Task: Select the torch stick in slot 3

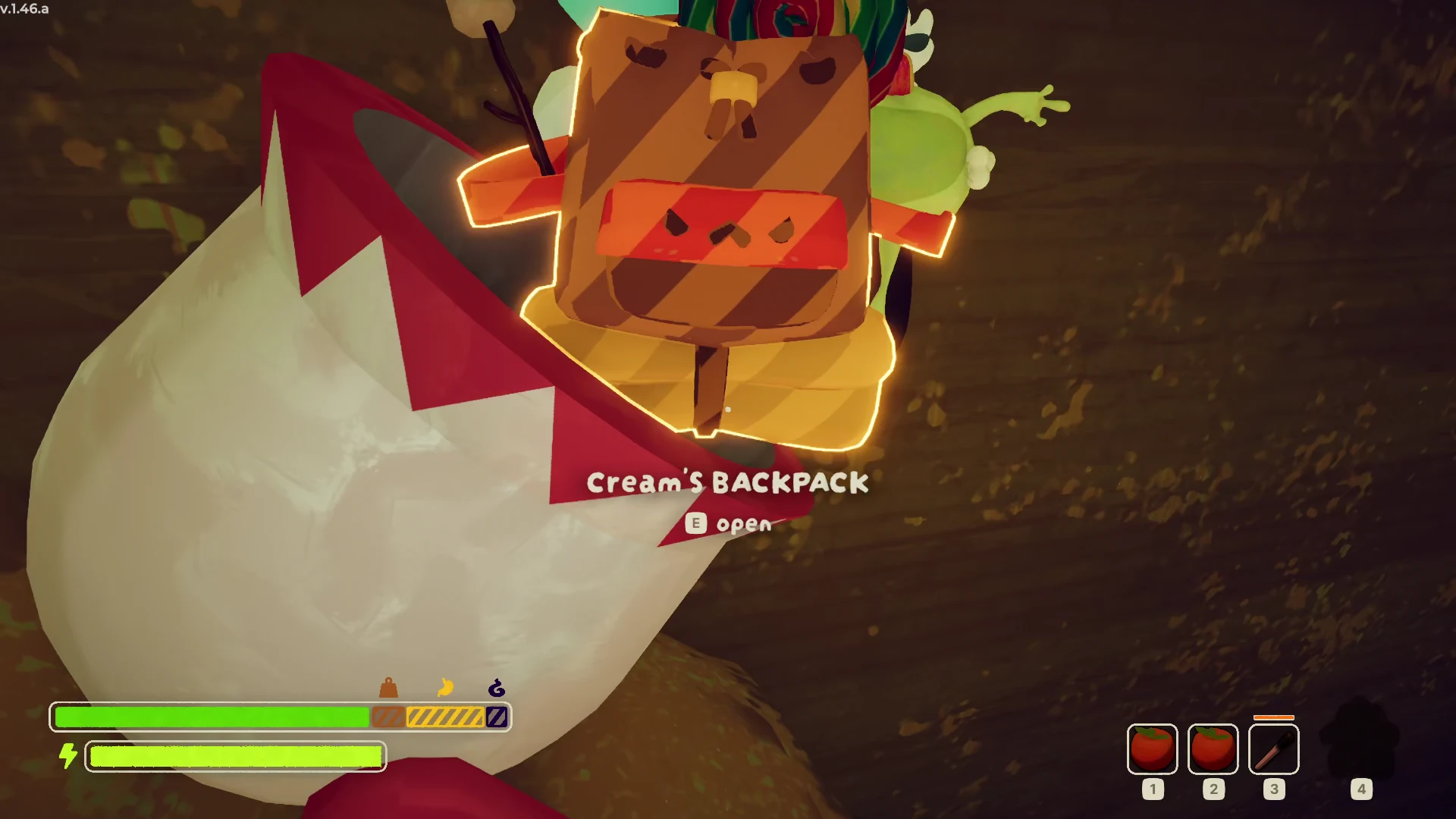Action: pos(1273,749)
